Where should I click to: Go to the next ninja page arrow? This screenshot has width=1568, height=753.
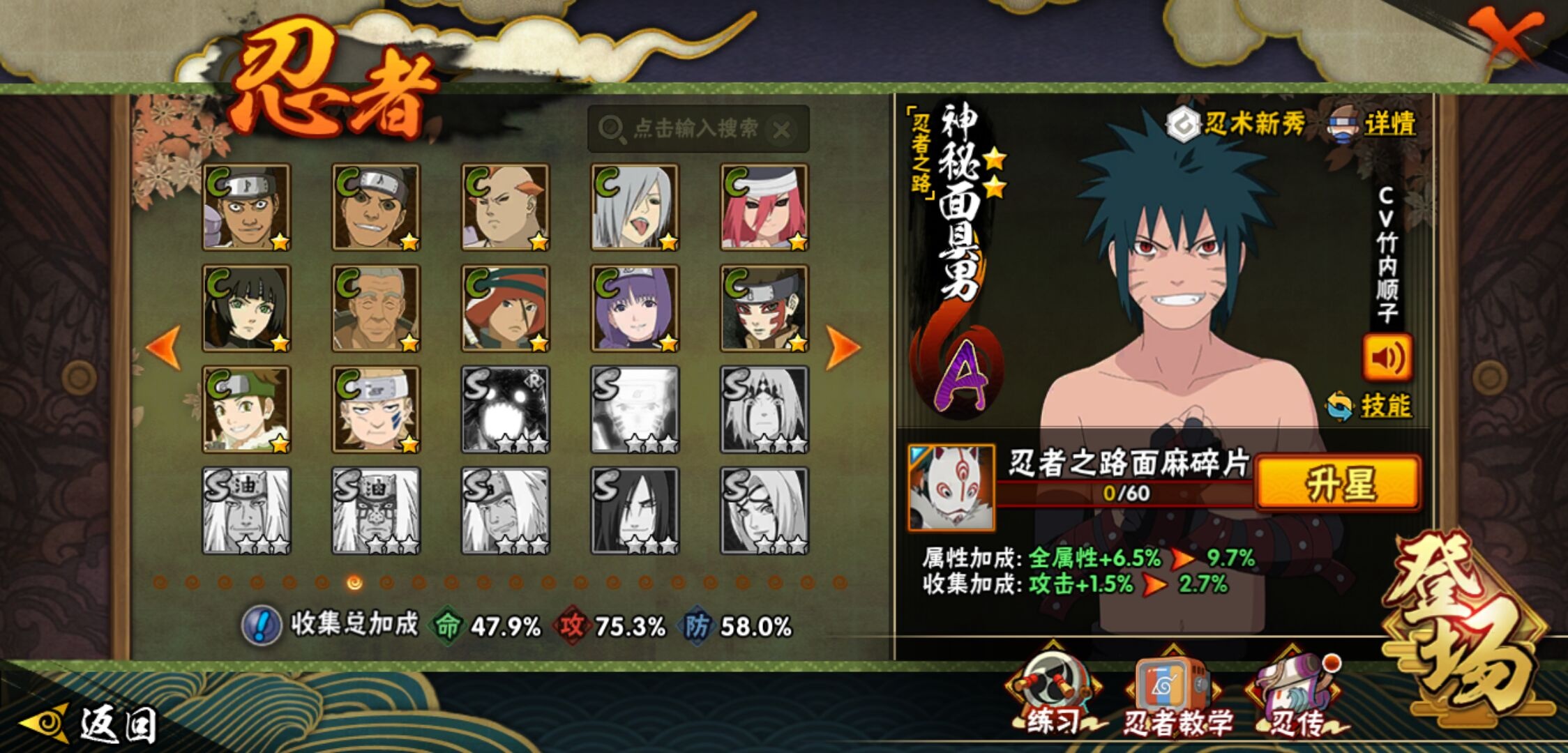(842, 347)
